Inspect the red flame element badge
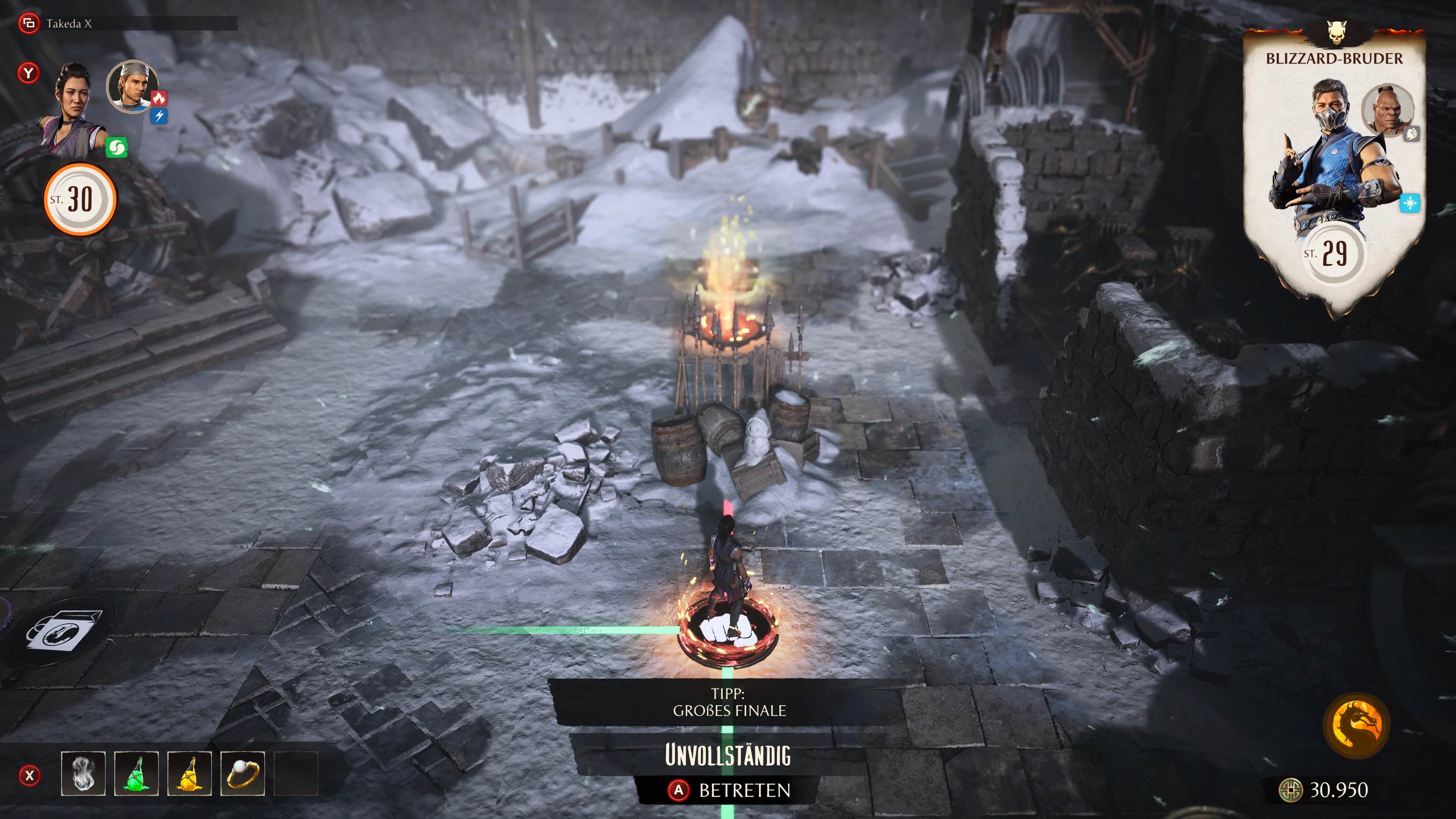Screen dimensions: 1456x819 pyautogui.click(x=159, y=98)
